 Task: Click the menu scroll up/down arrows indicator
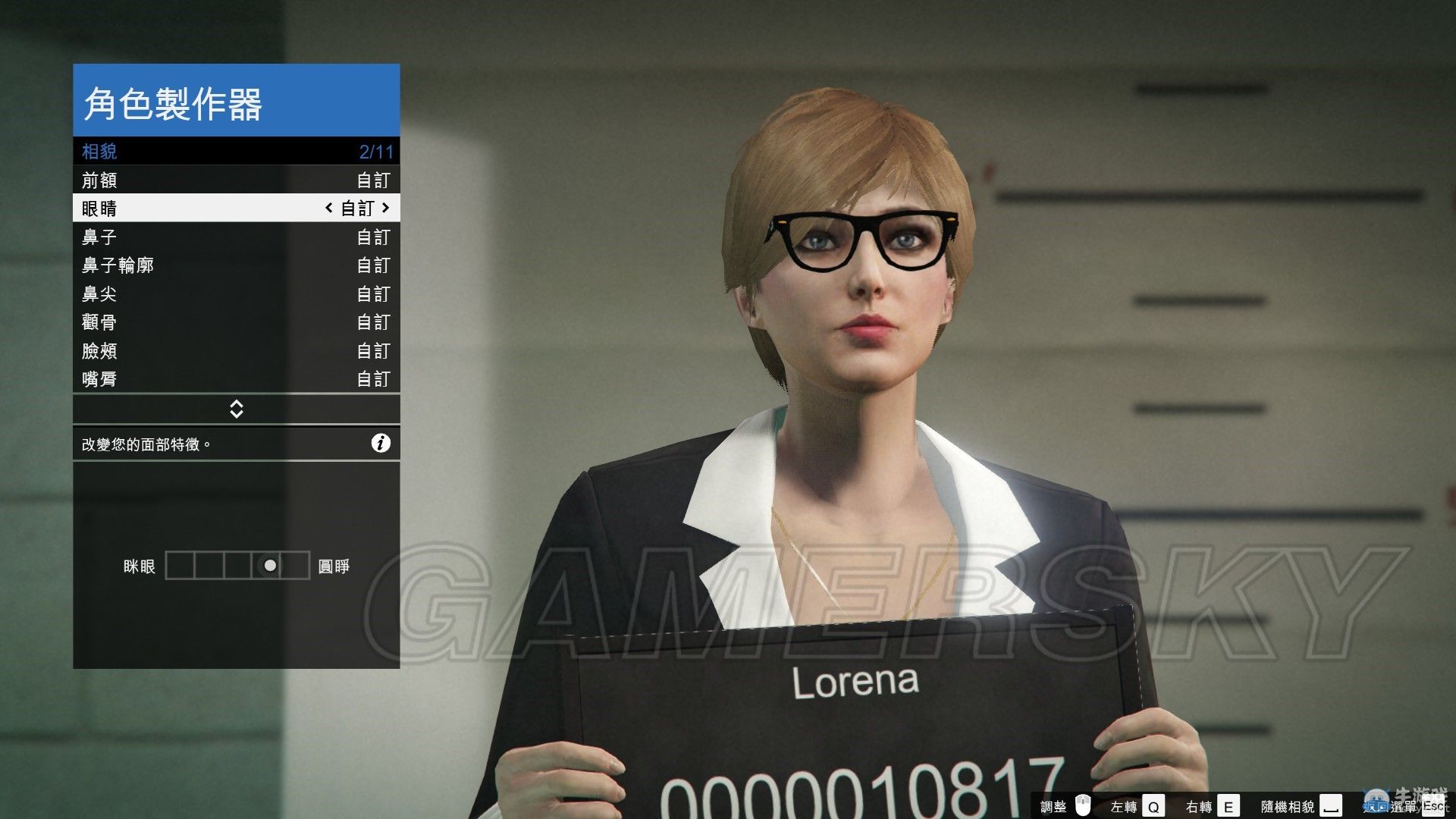(x=236, y=409)
